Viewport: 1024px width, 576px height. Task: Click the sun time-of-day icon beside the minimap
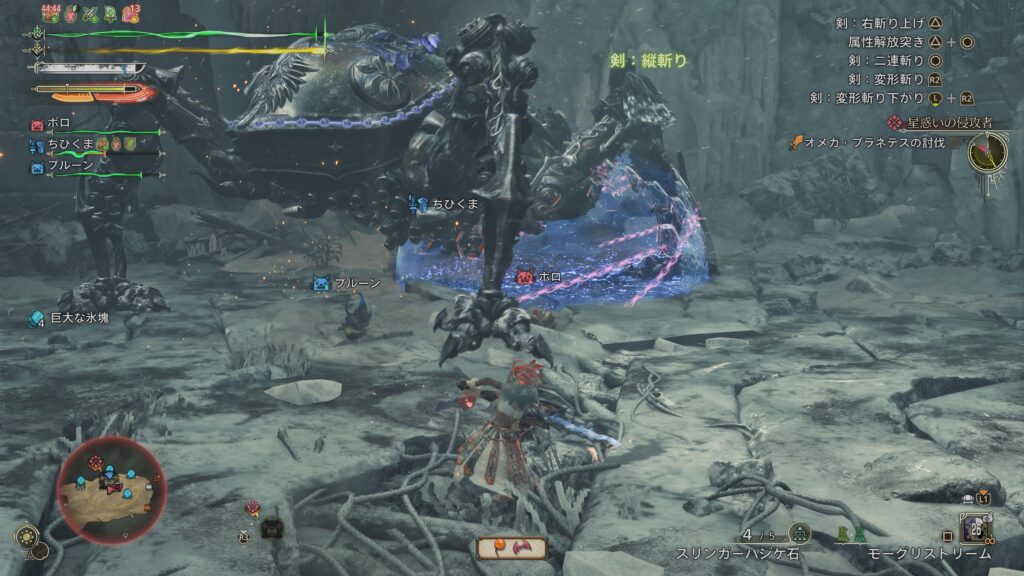click(x=27, y=536)
